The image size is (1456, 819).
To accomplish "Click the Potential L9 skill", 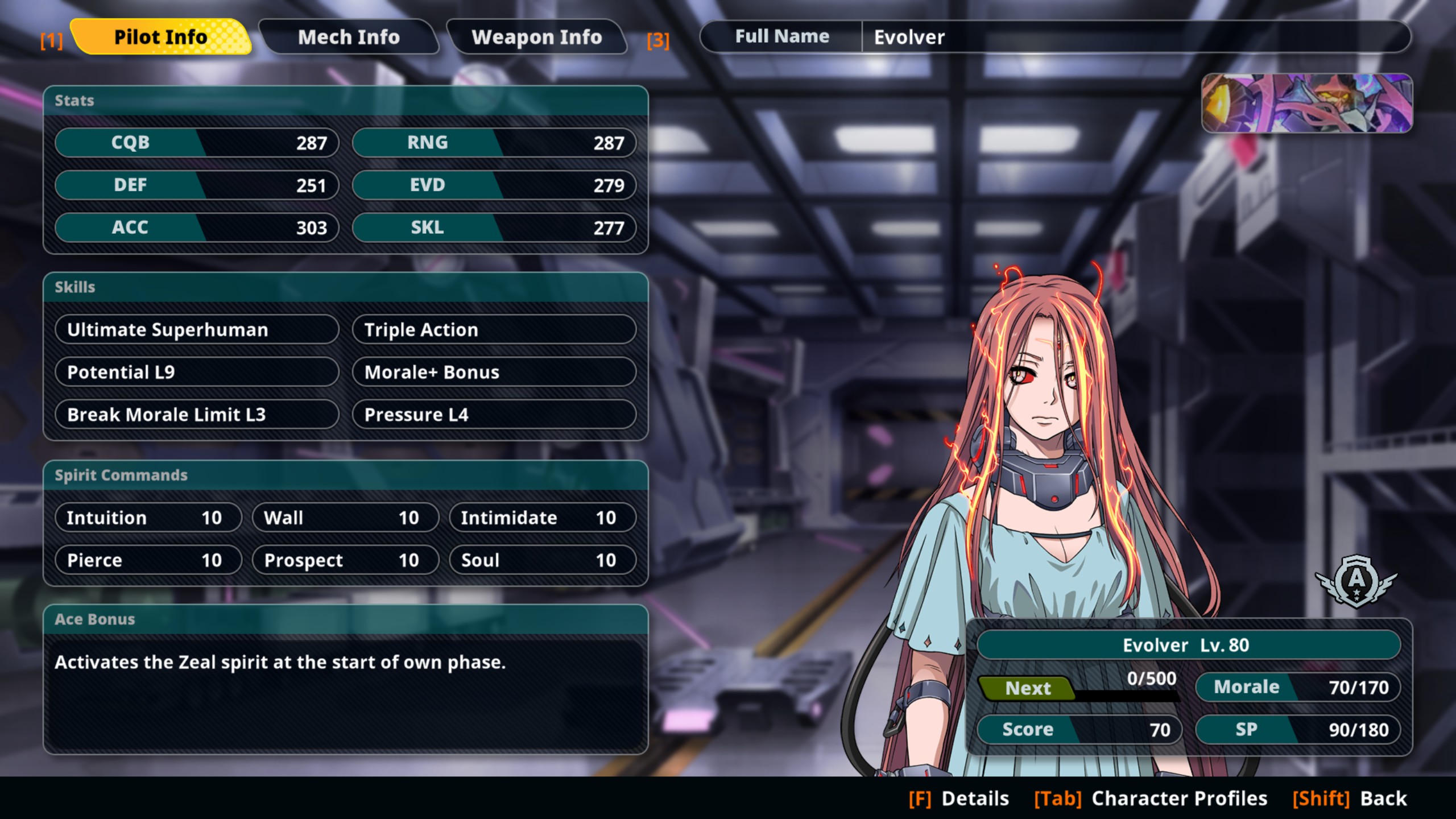I will point(197,372).
